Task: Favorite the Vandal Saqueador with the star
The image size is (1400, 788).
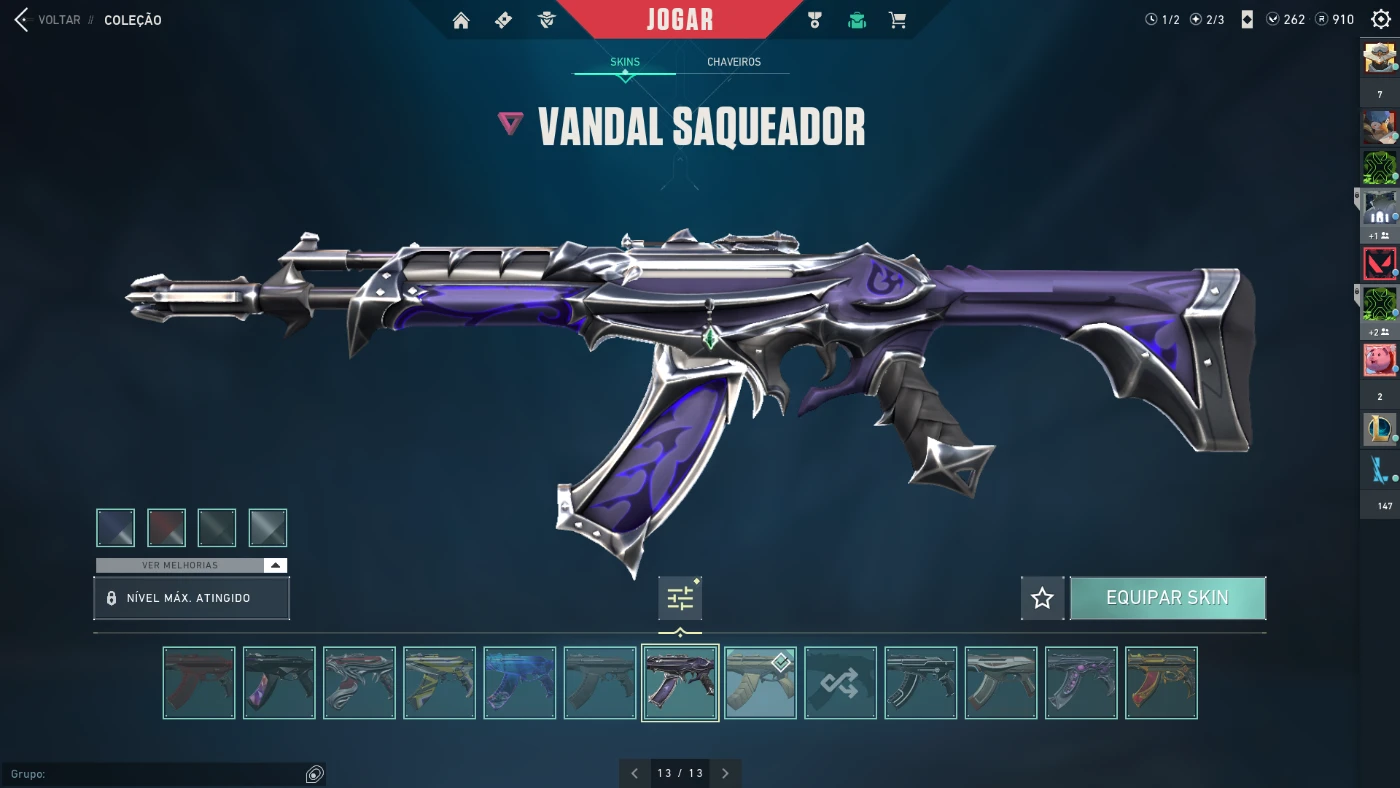Action: click(x=1042, y=597)
